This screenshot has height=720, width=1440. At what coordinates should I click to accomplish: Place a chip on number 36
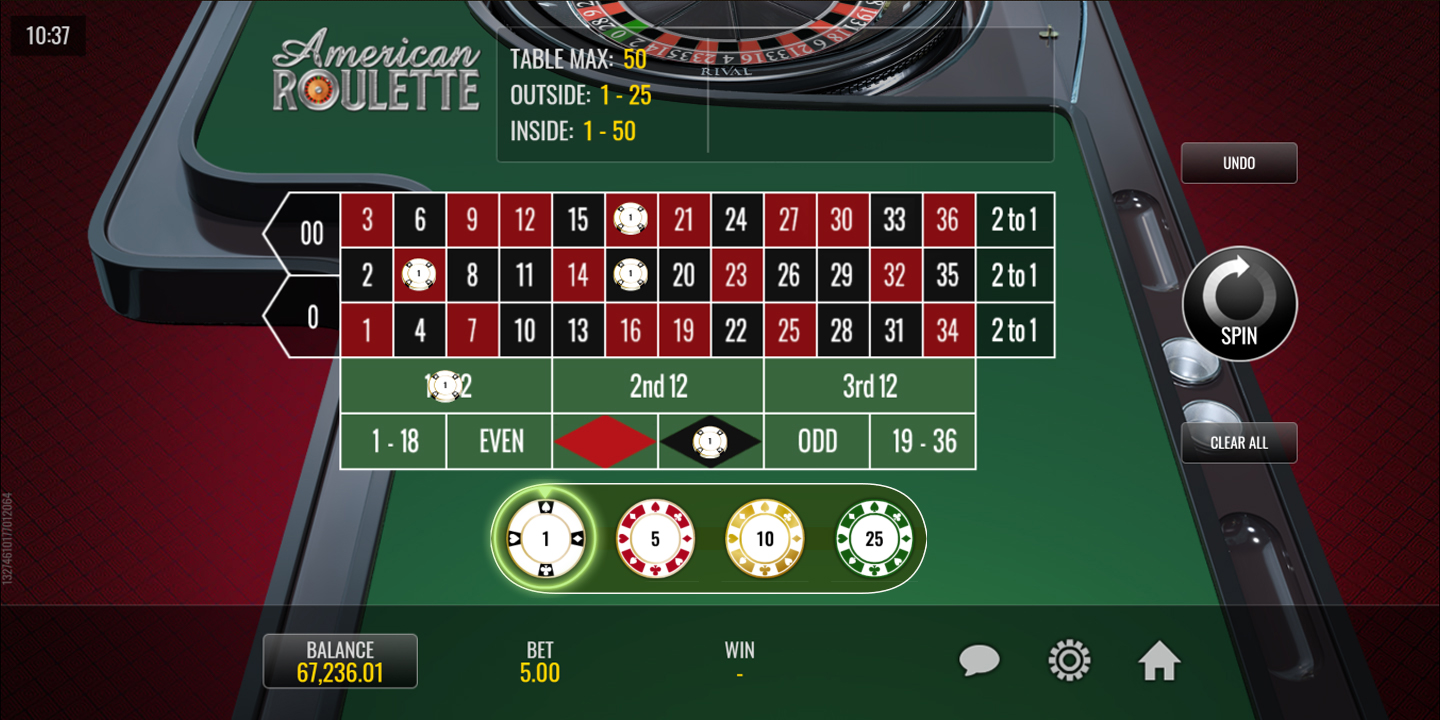pos(948,220)
